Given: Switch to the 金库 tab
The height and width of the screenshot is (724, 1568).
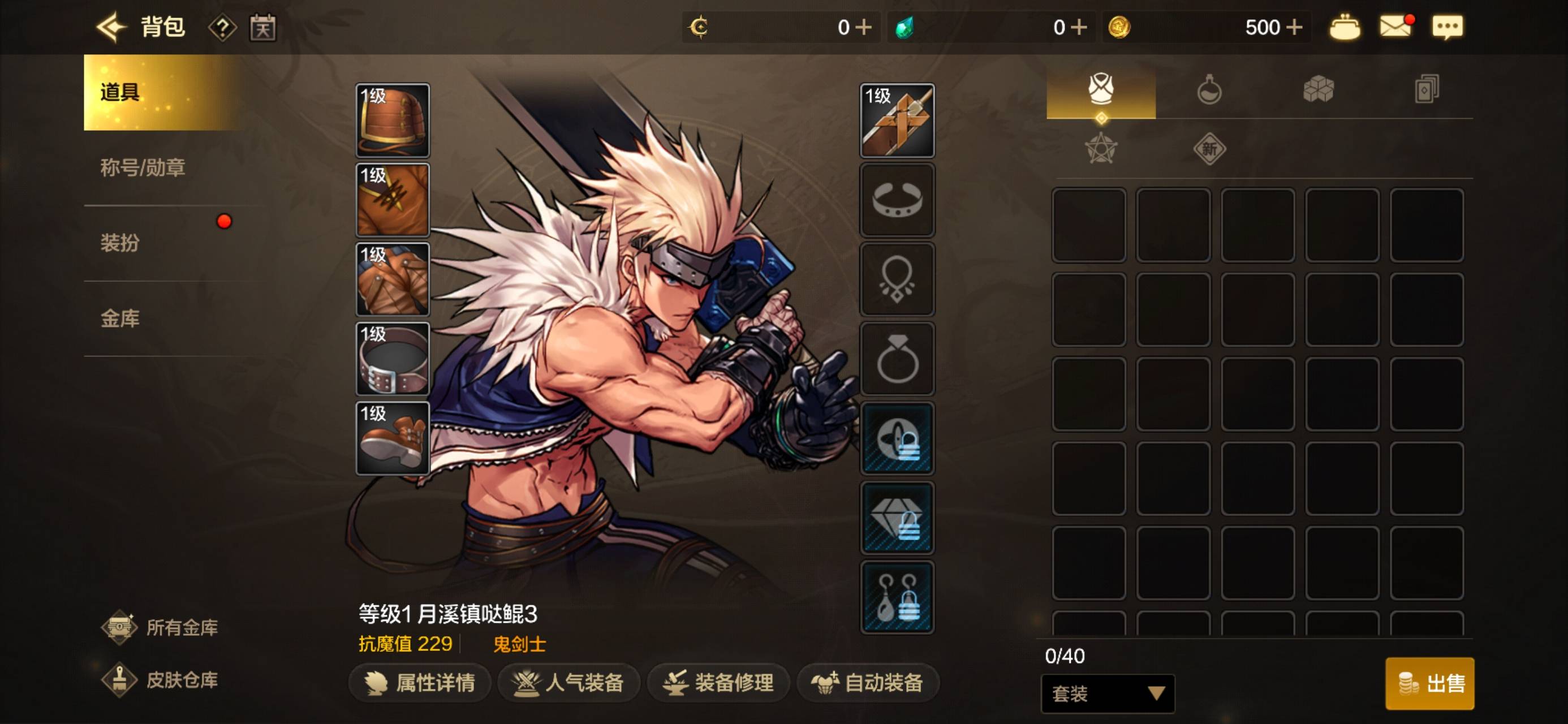Looking at the screenshot, I should (x=120, y=318).
